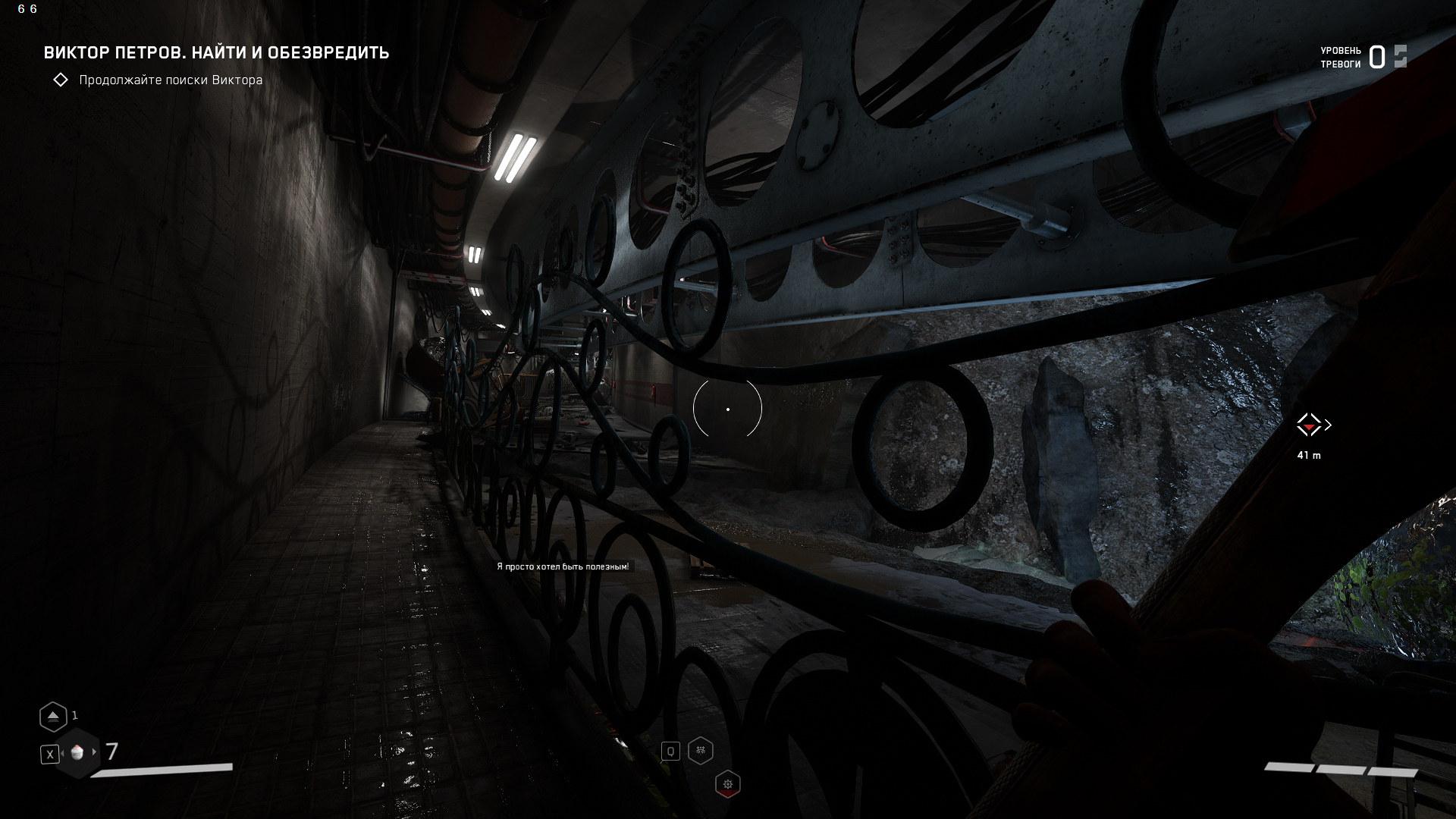The width and height of the screenshot is (1456, 819).
Task: Click the gear ability icon with red cooldown
Action: pos(728,783)
